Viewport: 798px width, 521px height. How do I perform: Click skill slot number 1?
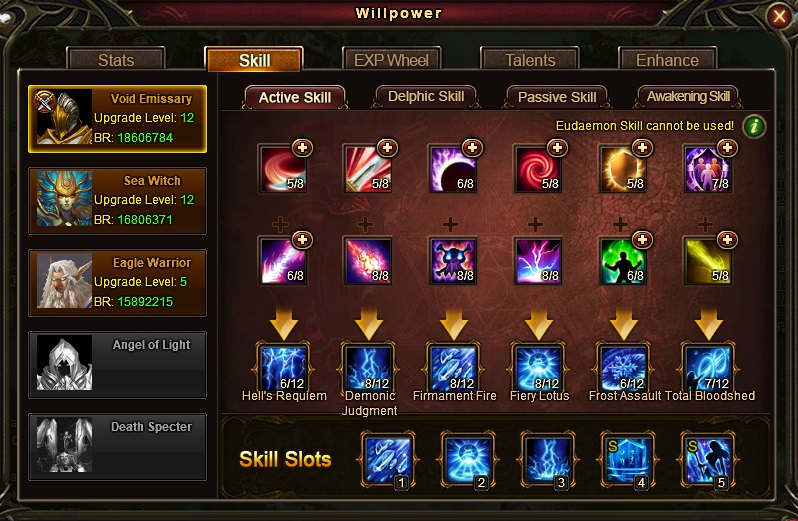coord(387,459)
